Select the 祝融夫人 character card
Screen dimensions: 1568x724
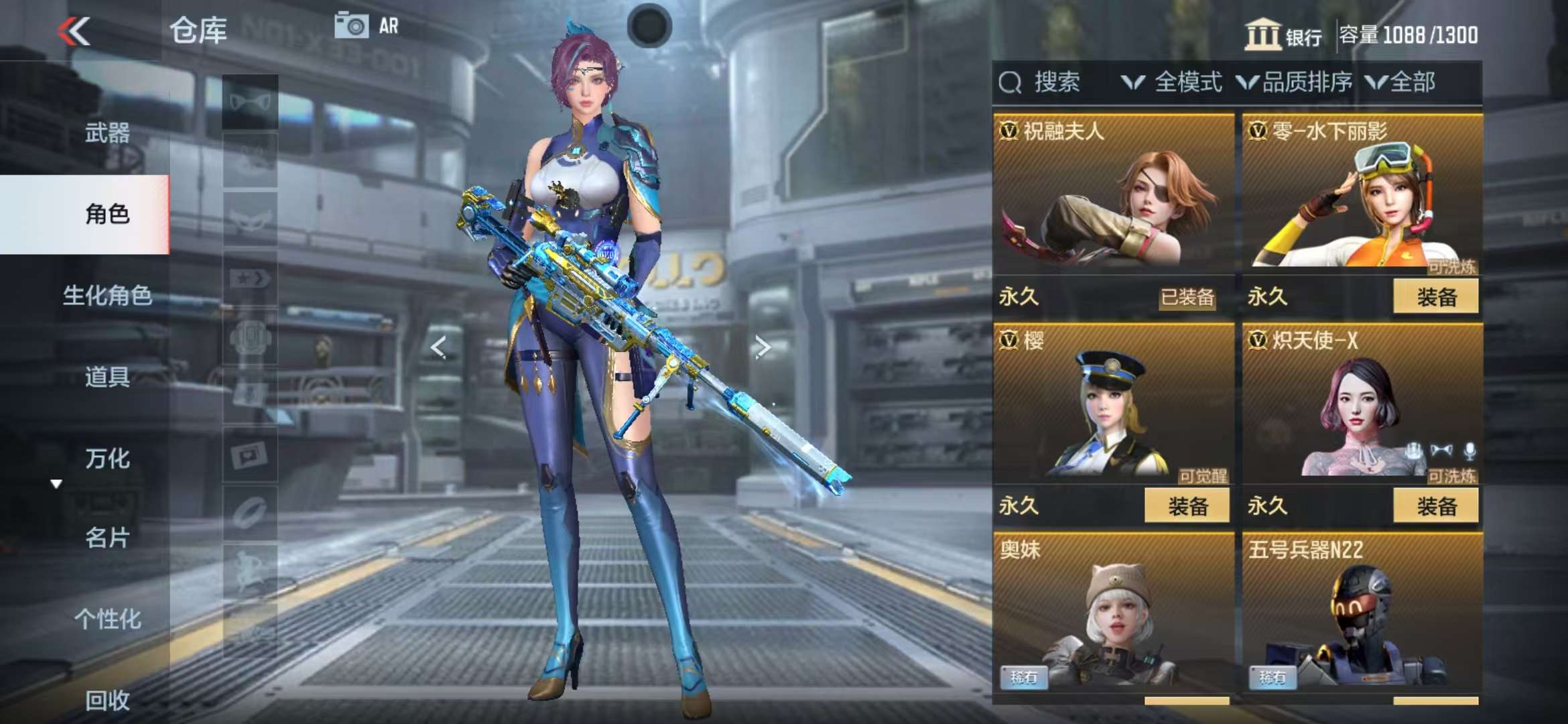(1112, 194)
